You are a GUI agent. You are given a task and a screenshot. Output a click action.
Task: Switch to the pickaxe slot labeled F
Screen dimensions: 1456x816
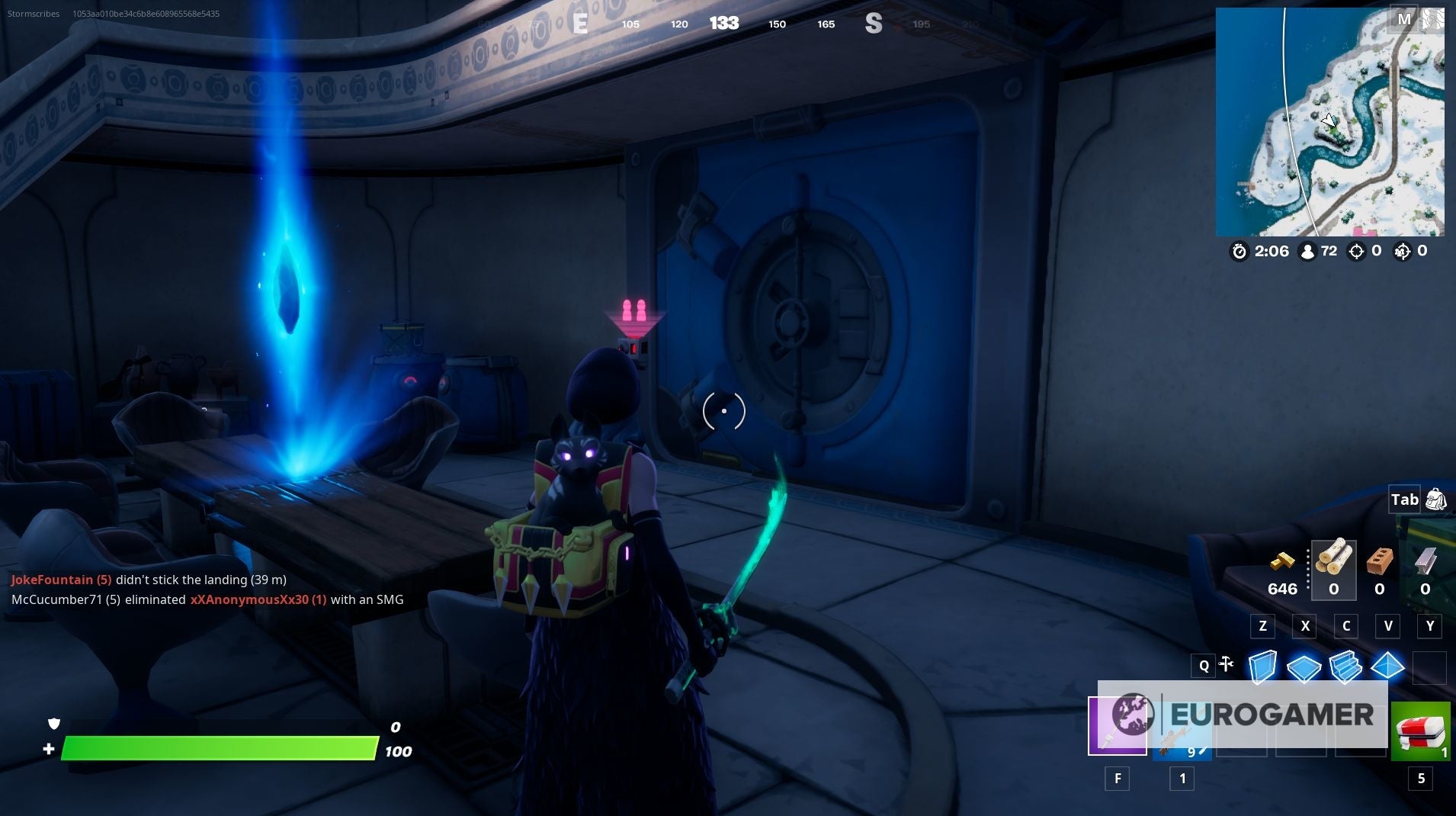point(1118,726)
